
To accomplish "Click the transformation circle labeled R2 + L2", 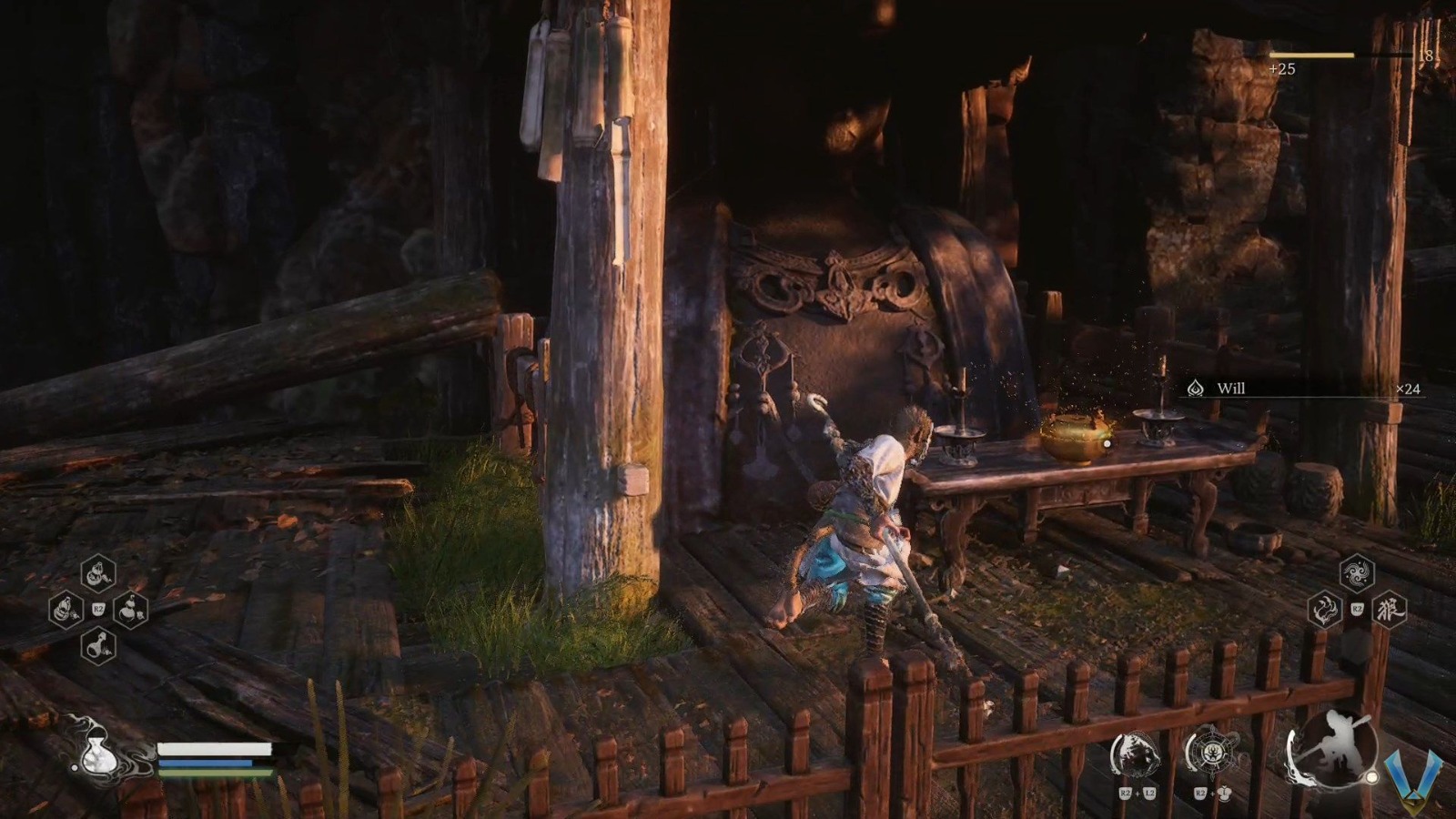I will pyautogui.click(x=1135, y=751).
